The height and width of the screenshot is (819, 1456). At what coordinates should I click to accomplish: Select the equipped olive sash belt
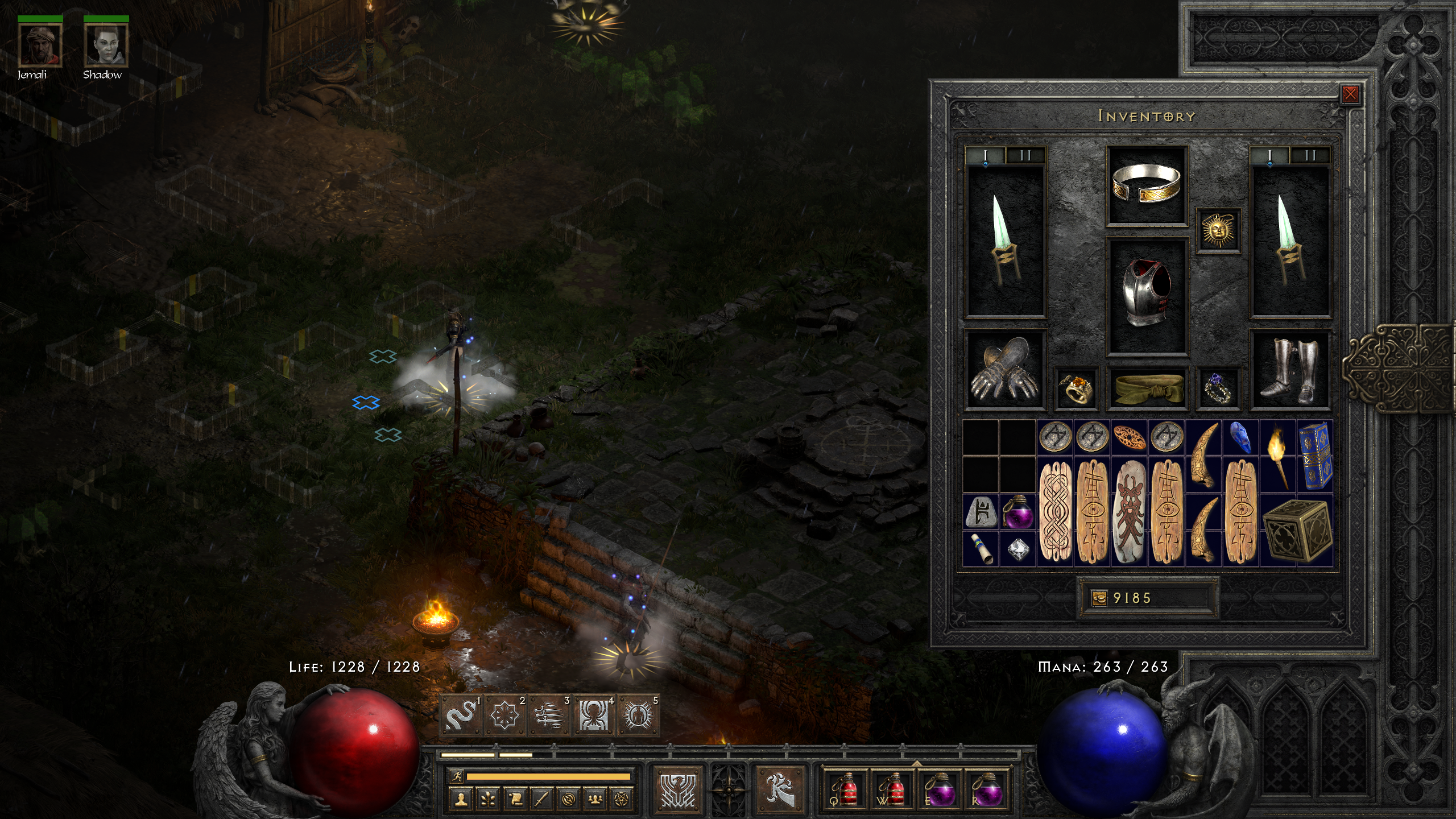click(1147, 388)
